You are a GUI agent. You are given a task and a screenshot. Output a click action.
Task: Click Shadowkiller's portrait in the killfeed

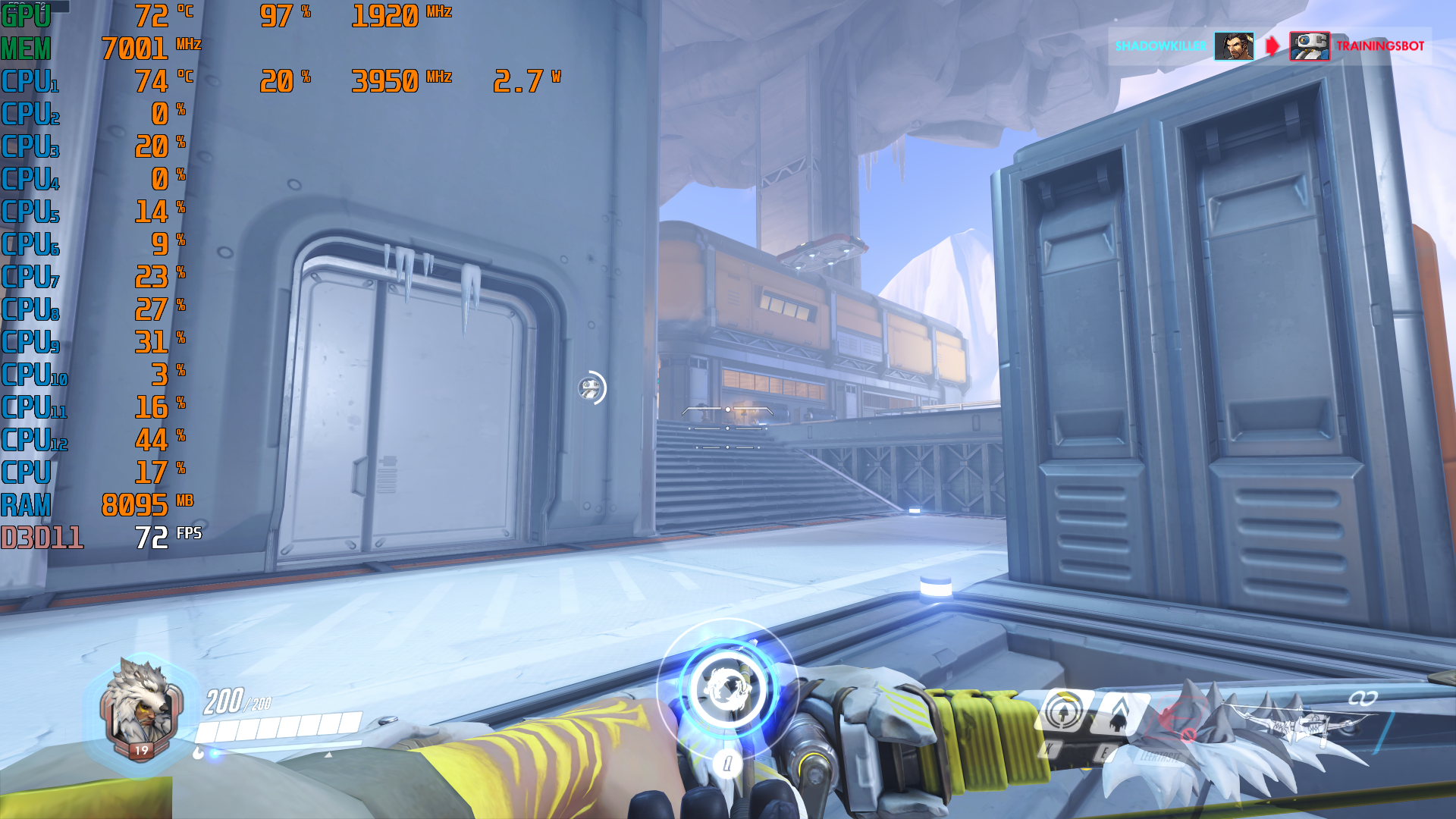click(x=1235, y=45)
